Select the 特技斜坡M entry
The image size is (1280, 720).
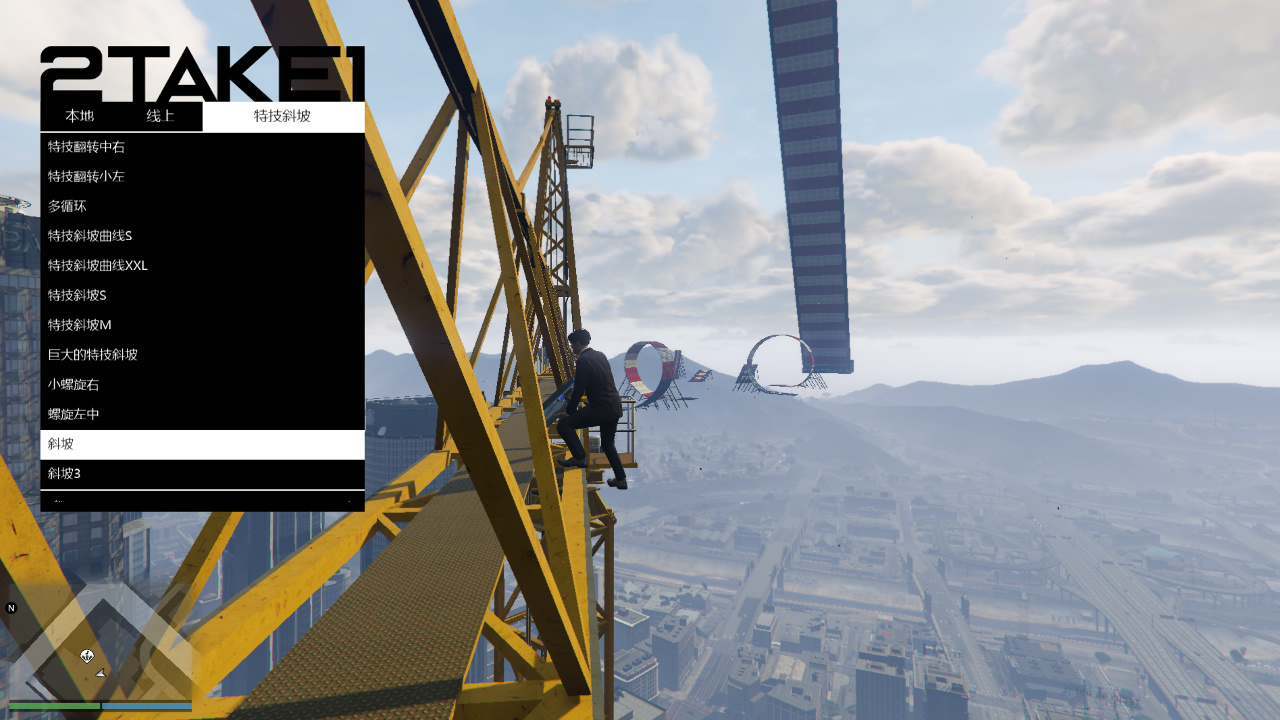(202, 325)
